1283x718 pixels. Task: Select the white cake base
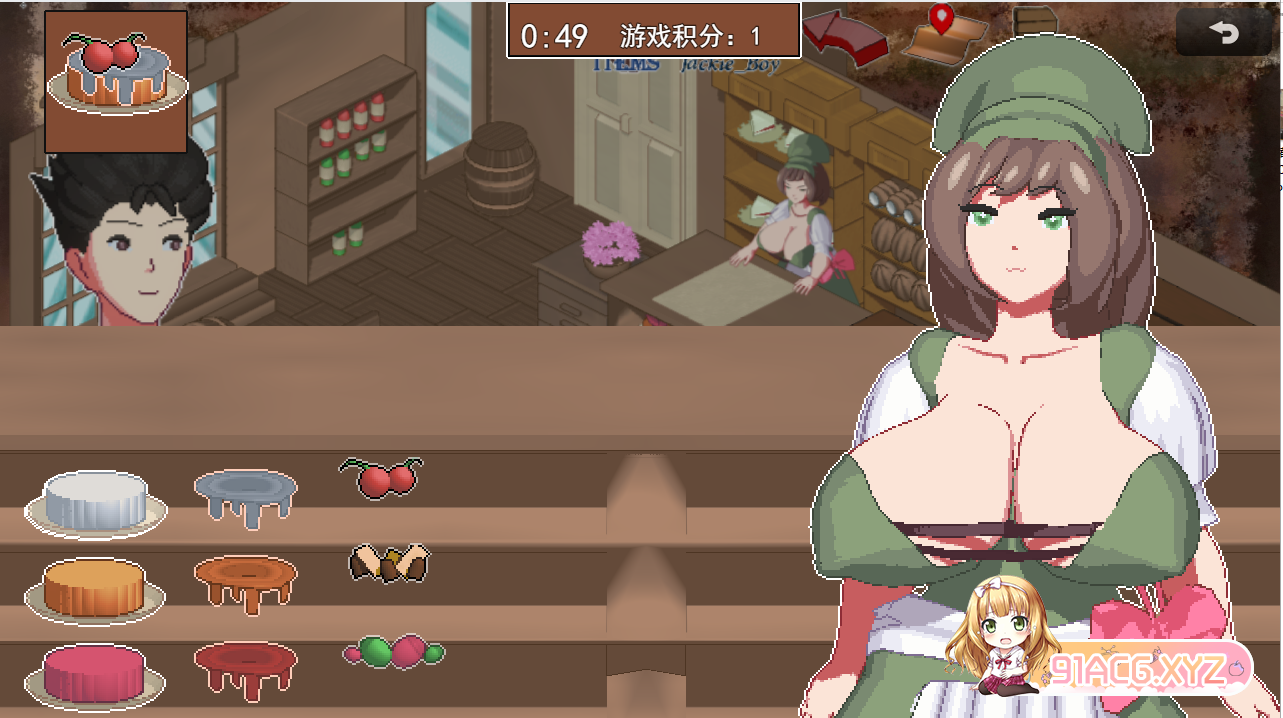[x=96, y=501]
